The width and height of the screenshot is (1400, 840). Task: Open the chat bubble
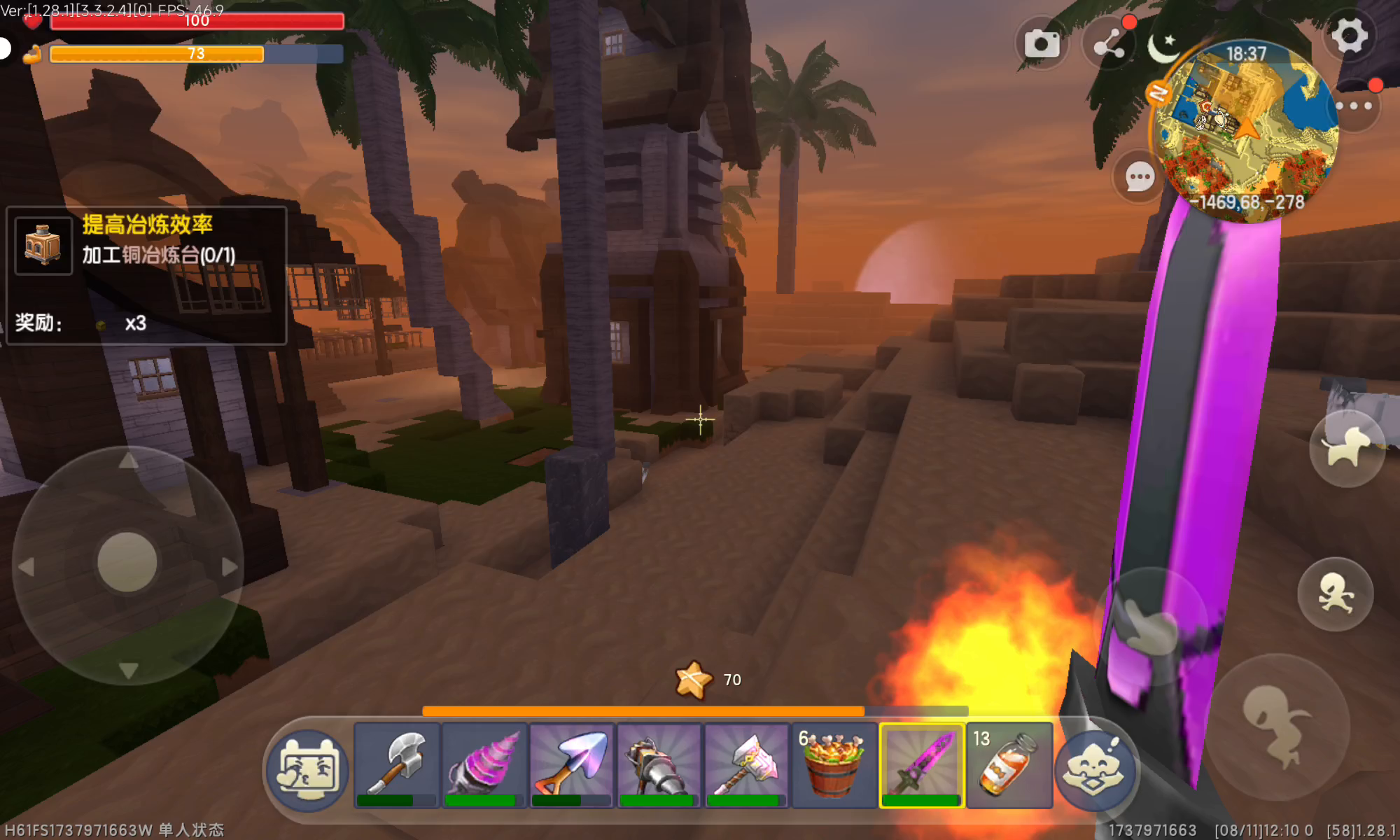tap(1139, 177)
